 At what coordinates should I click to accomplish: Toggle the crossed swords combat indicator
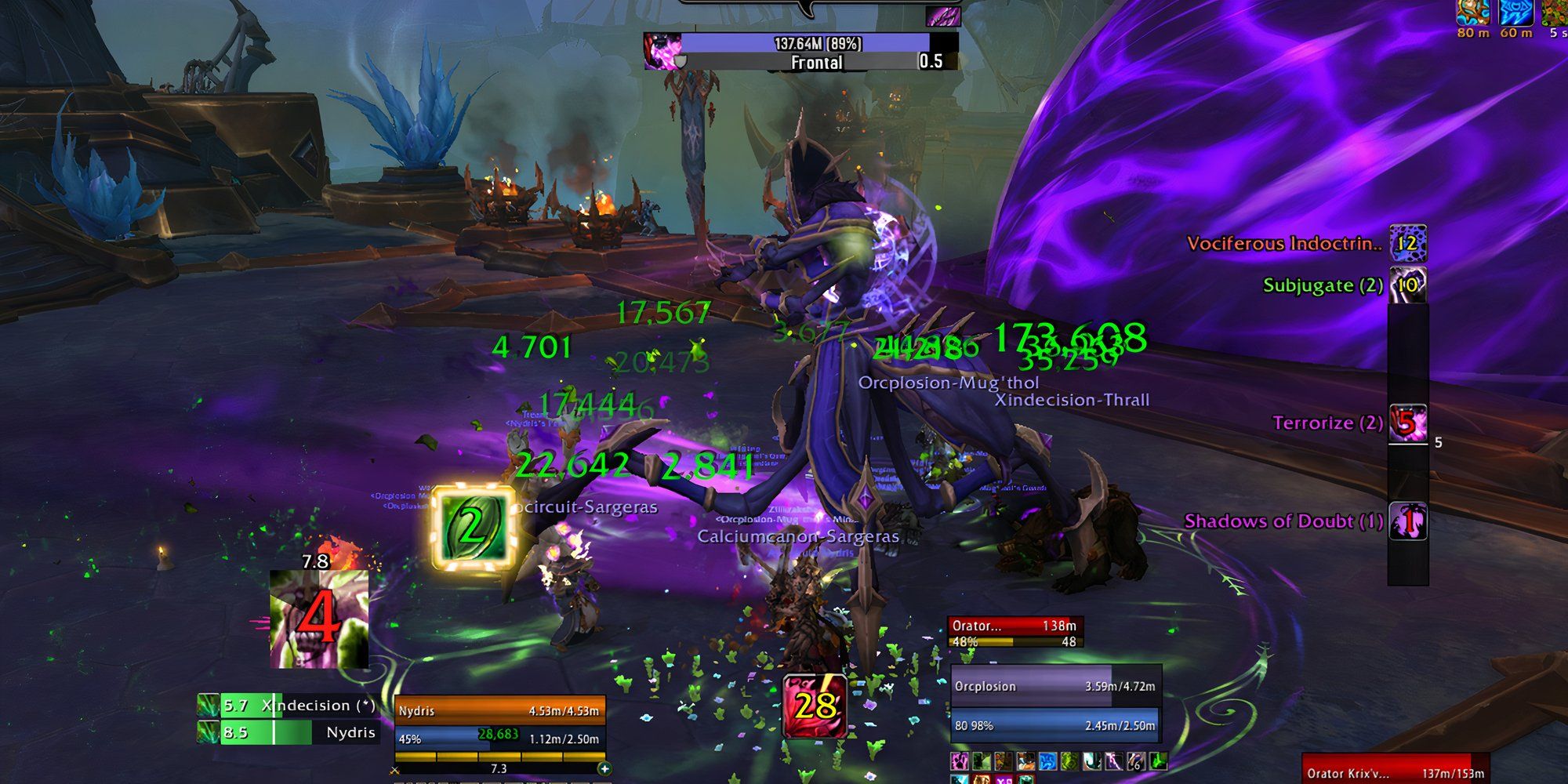396,770
